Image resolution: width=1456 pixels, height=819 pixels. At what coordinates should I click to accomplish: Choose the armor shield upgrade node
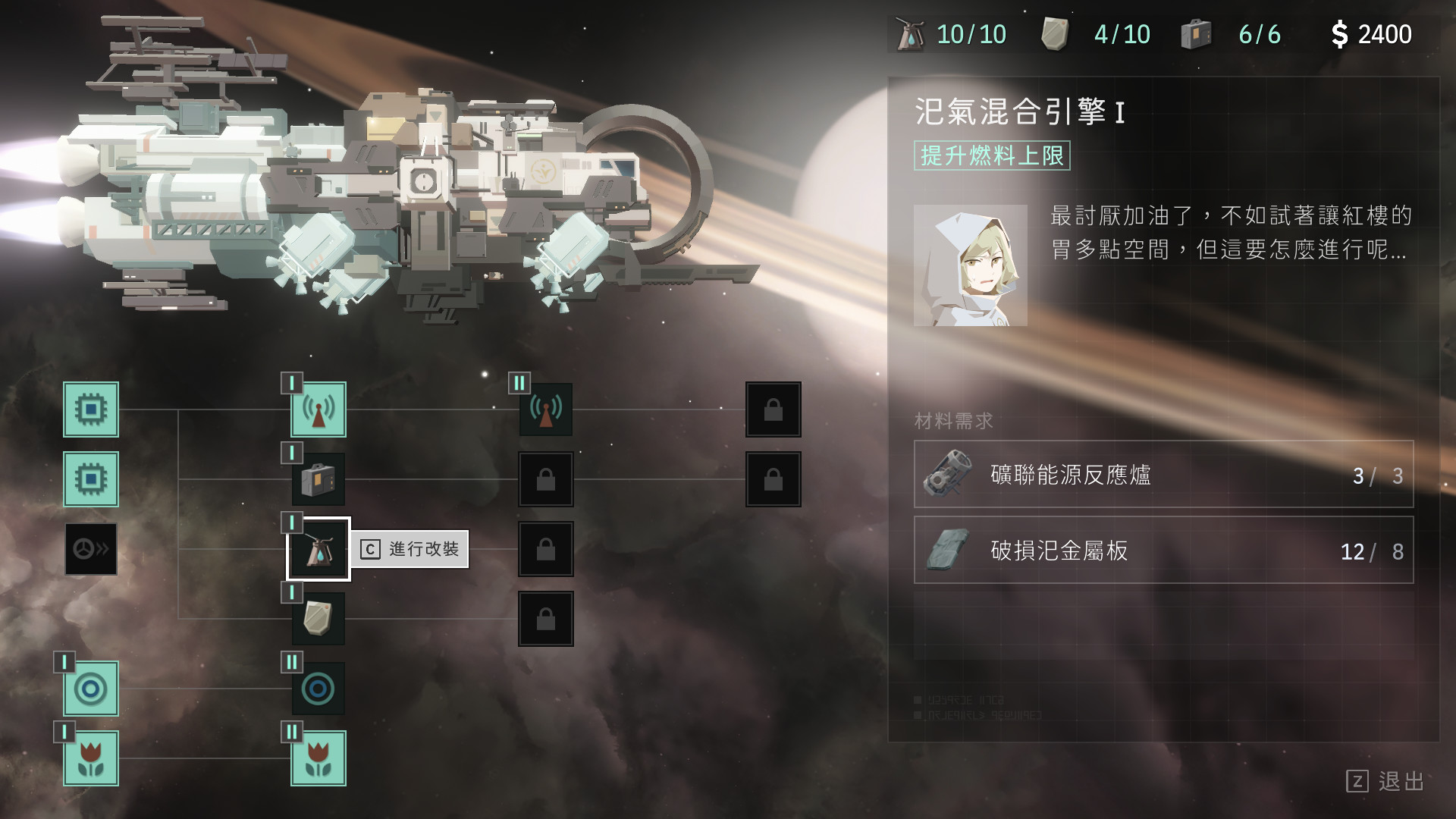[318, 619]
